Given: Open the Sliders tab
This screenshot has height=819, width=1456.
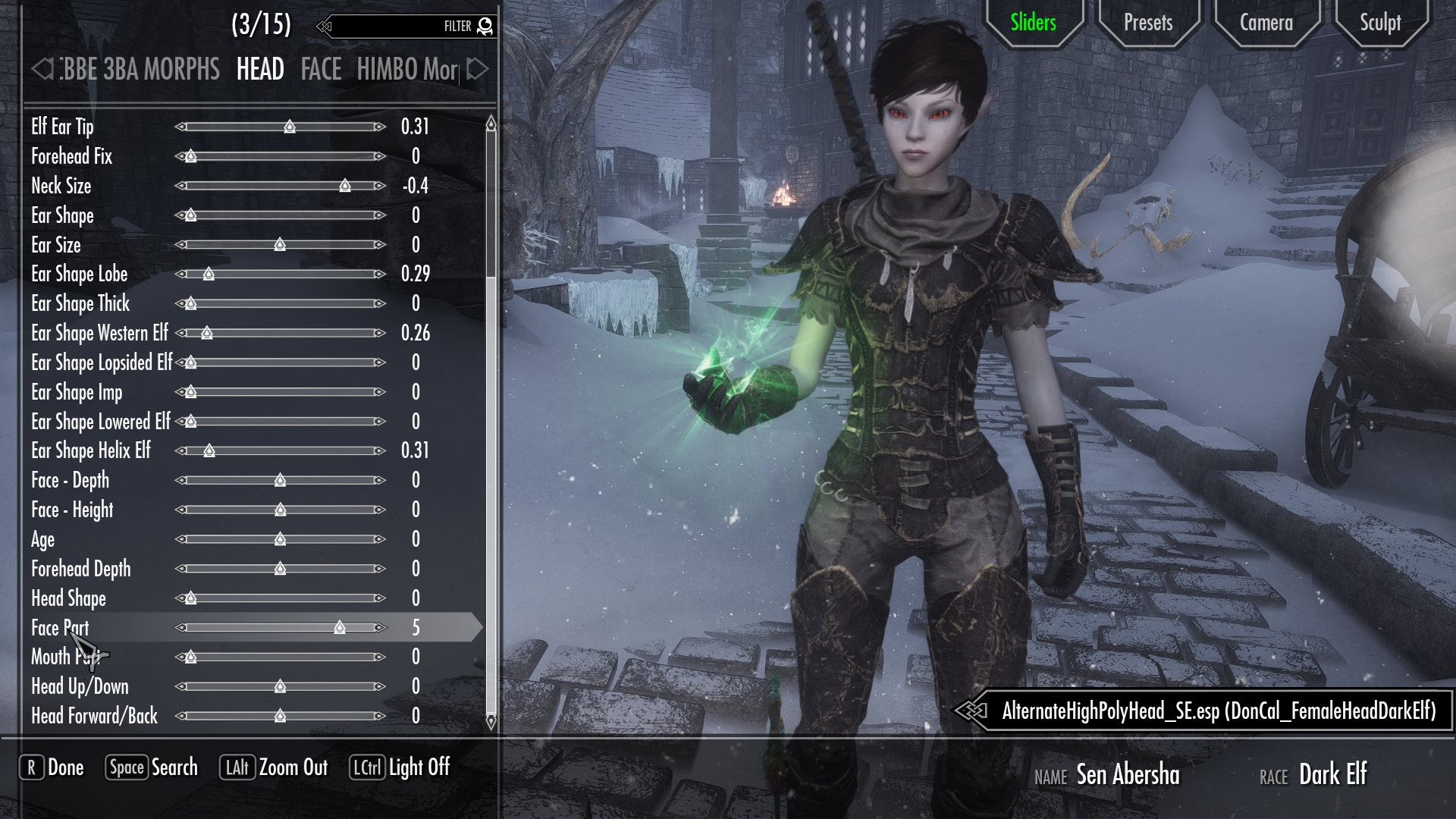Looking at the screenshot, I should coord(1033,23).
